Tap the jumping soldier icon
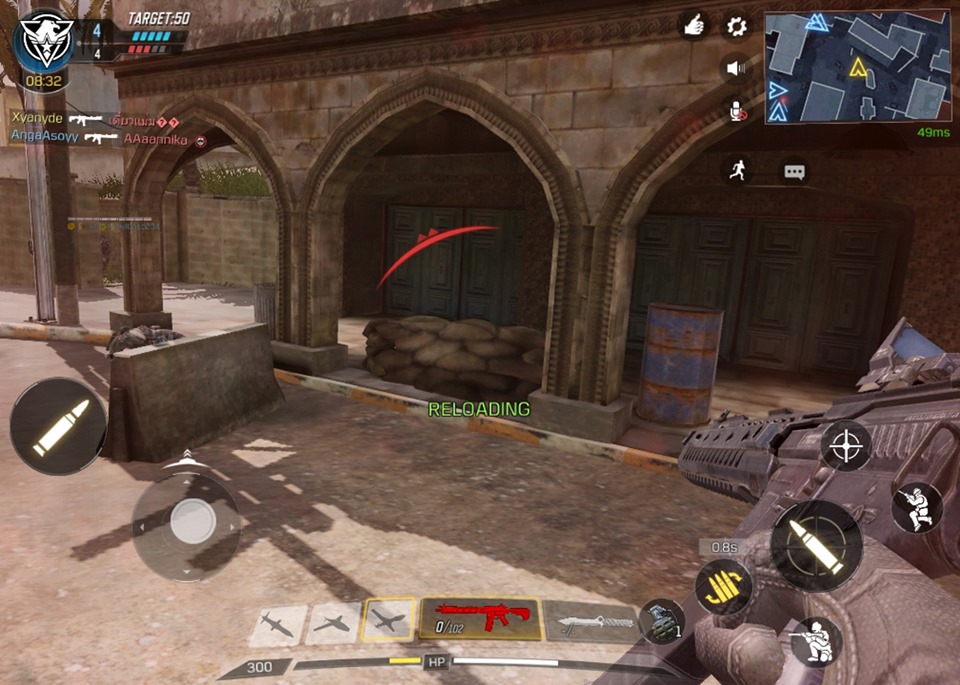 coord(916,508)
